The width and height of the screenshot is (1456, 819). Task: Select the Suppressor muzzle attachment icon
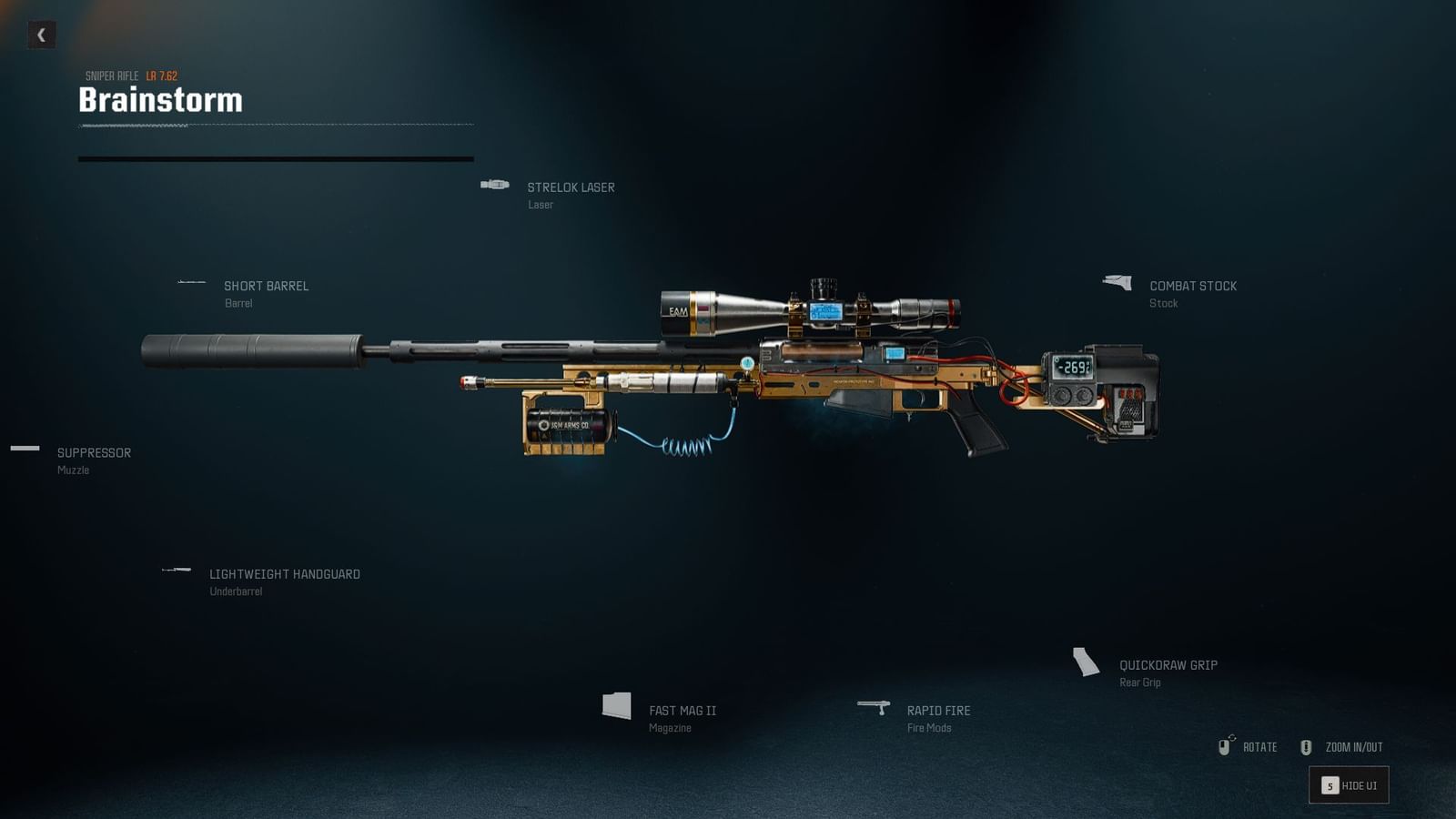coord(24,450)
